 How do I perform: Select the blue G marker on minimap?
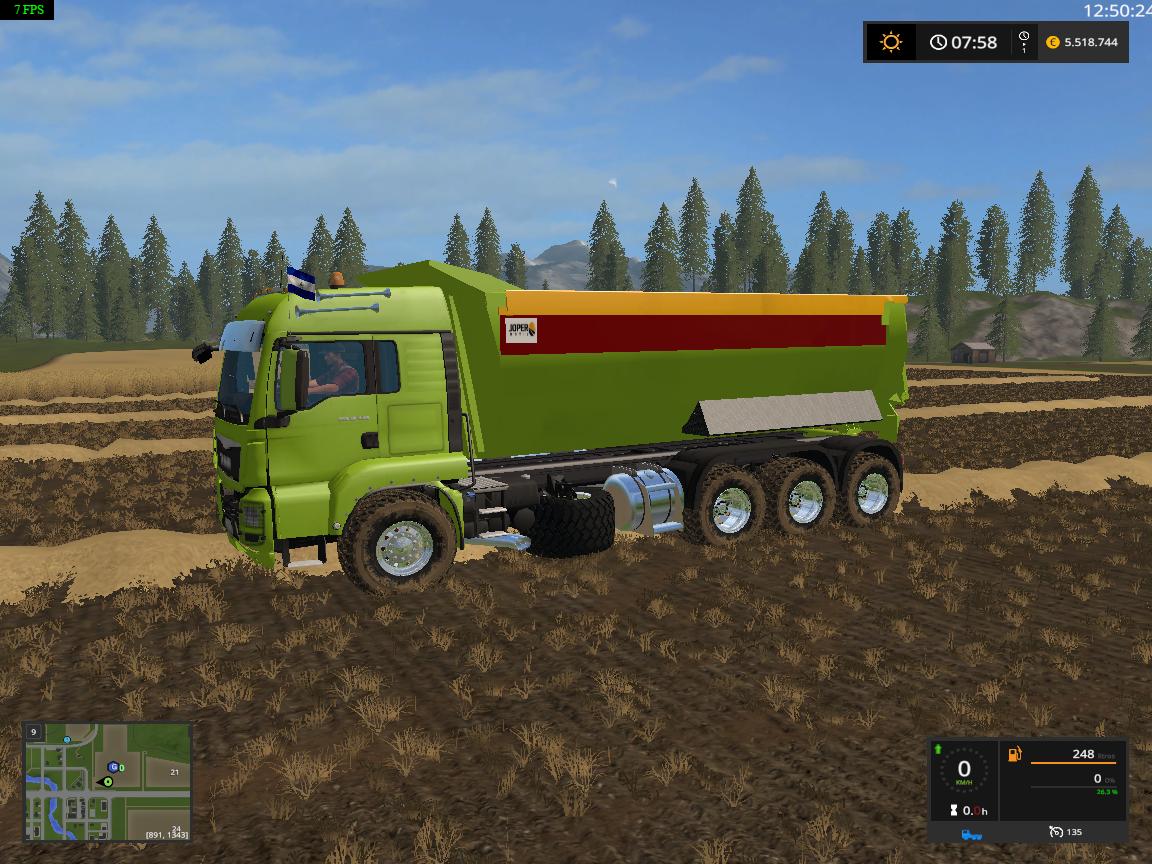click(114, 767)
